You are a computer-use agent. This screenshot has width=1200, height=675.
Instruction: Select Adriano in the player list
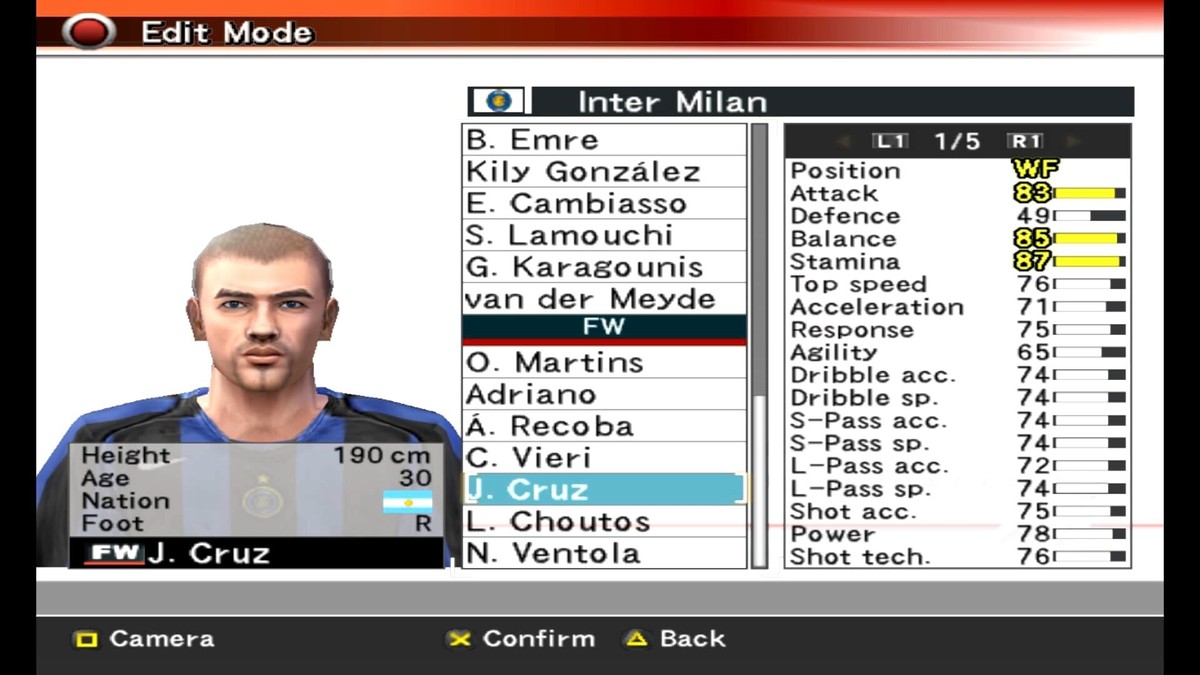[604, 394]
